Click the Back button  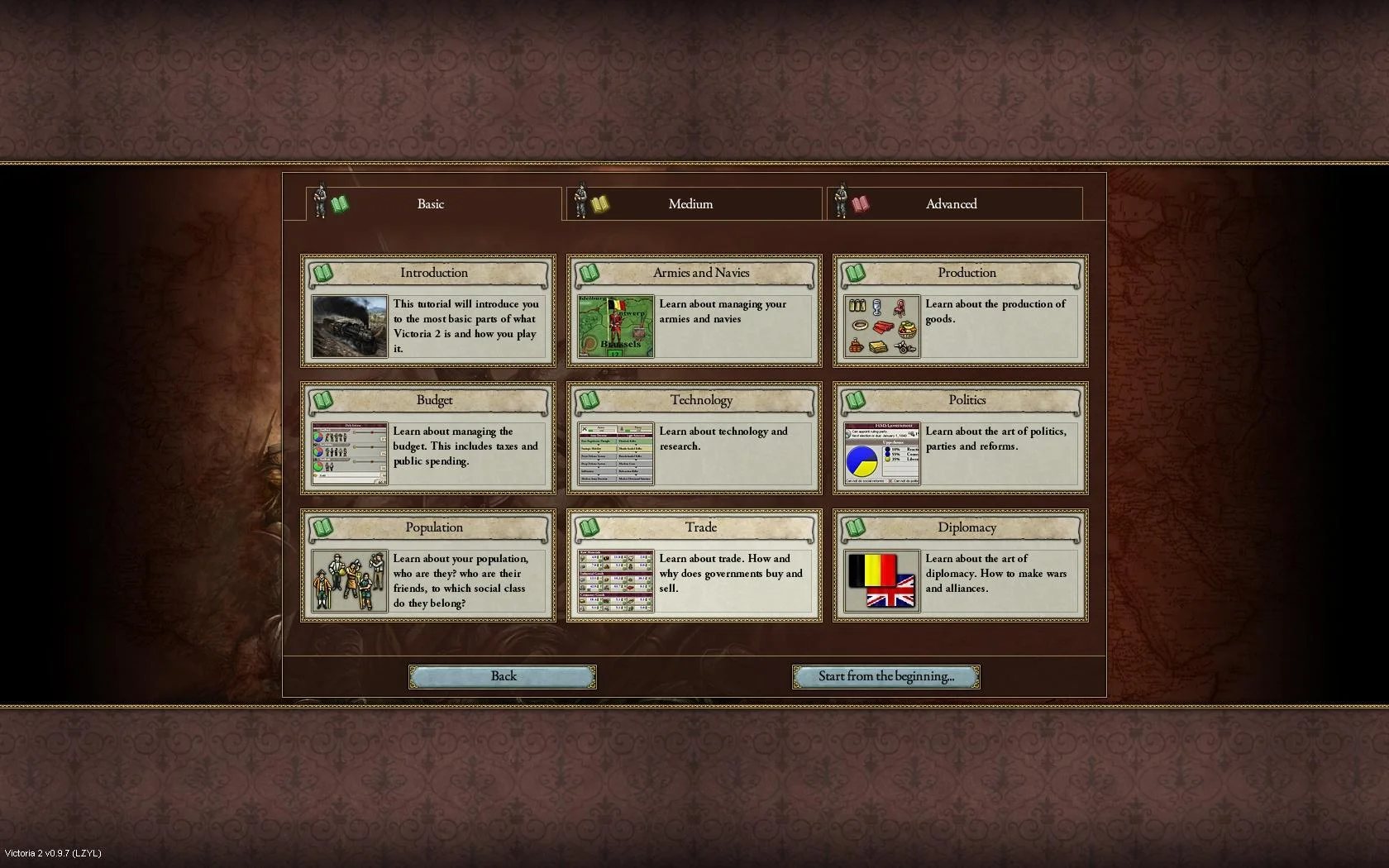(503, 676)
